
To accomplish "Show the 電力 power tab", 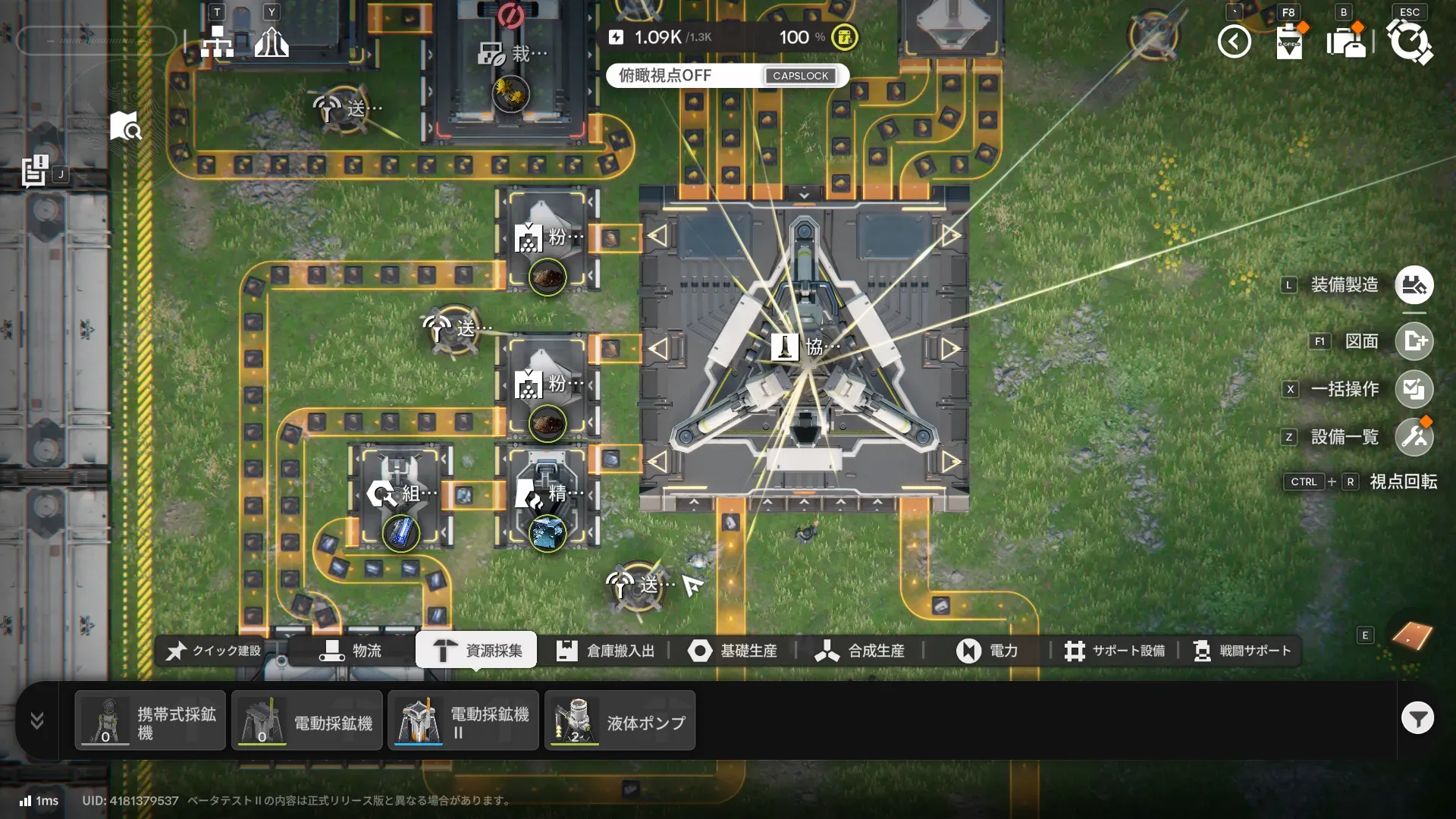I will point(987,651).
